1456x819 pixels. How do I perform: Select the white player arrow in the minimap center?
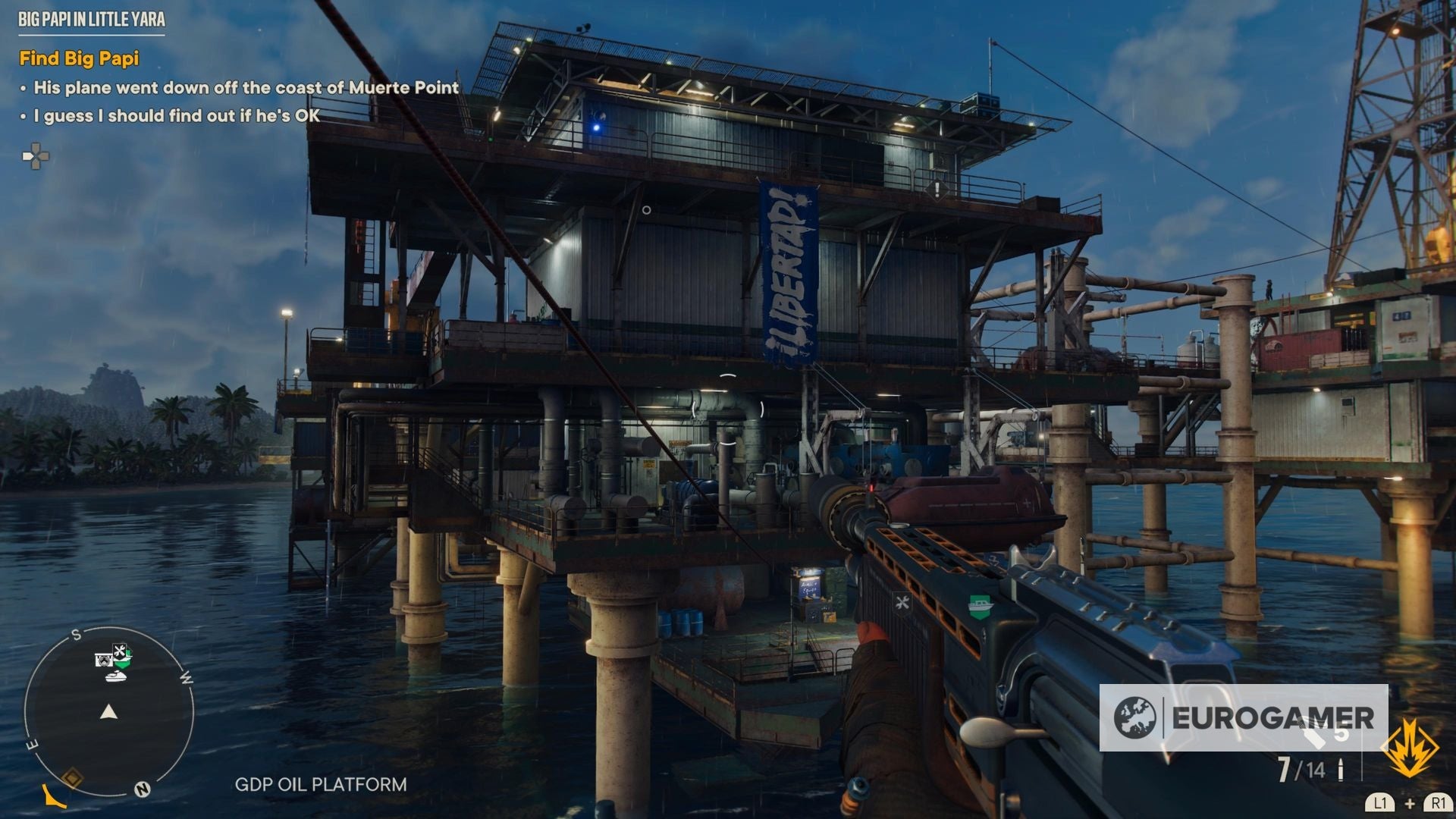[108, 712]
